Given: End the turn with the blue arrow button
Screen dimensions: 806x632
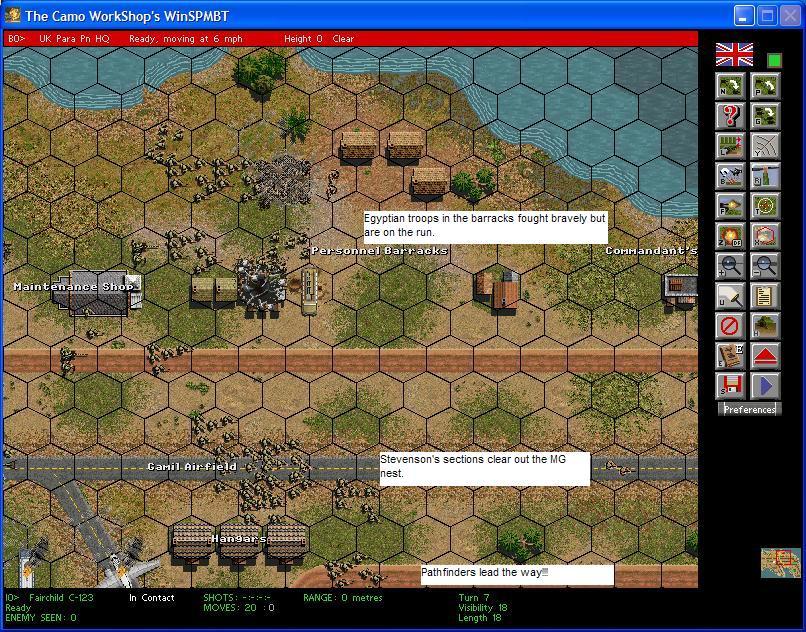Looking at the screenshot, I should click(x=765, y=386).
